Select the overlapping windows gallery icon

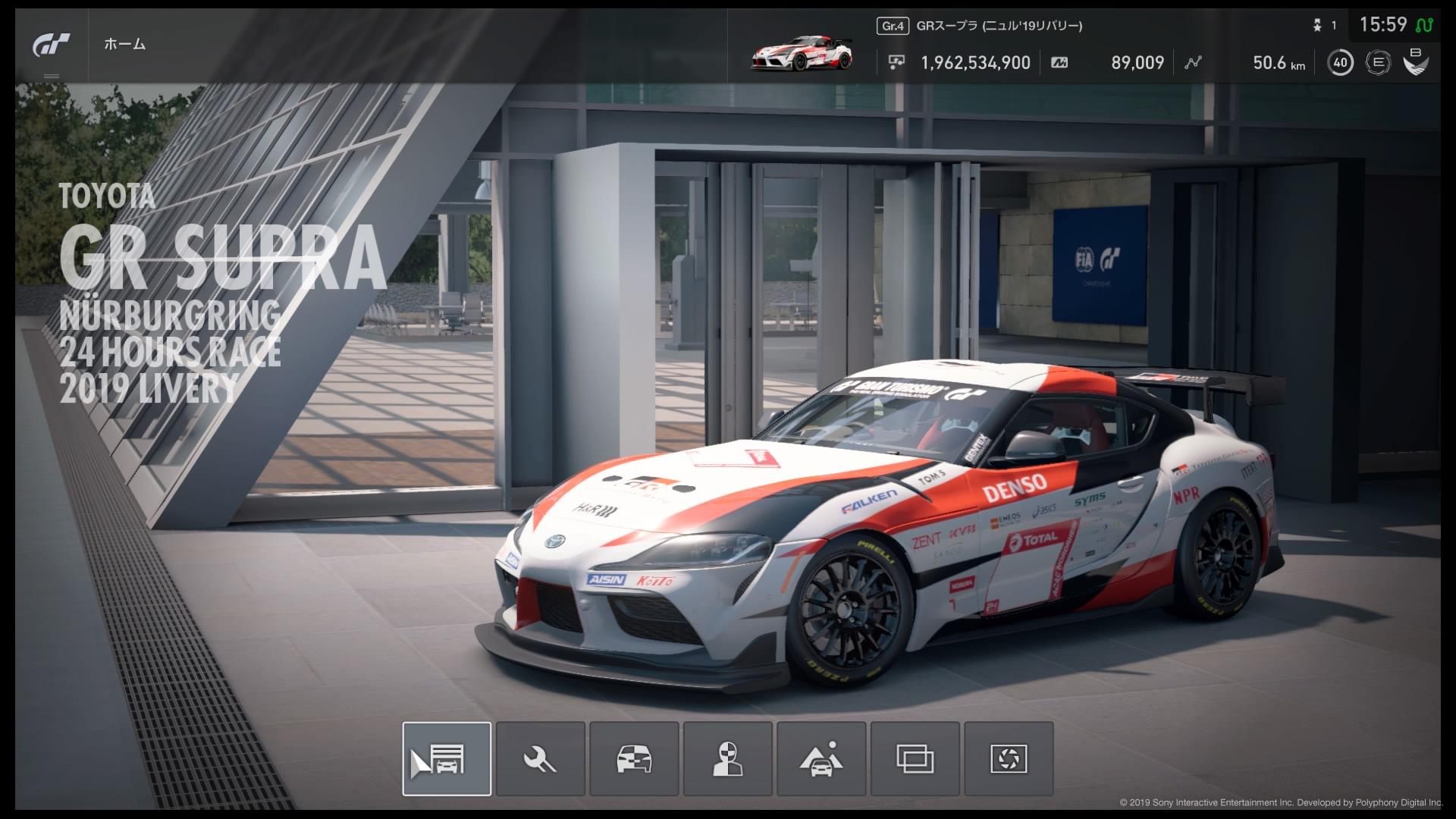coord(915,758)
